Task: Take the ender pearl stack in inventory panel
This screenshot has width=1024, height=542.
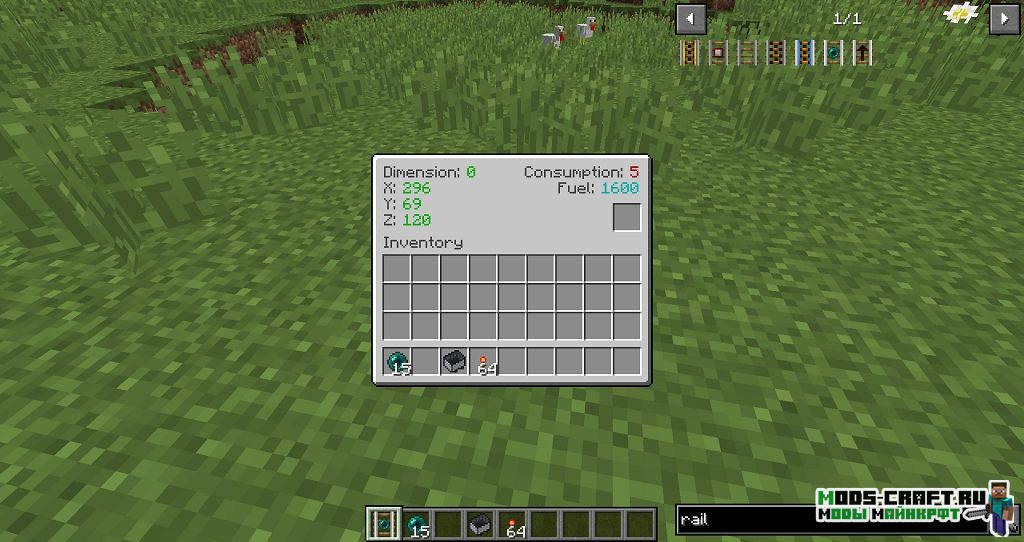Action: click(x=398, y=362)
